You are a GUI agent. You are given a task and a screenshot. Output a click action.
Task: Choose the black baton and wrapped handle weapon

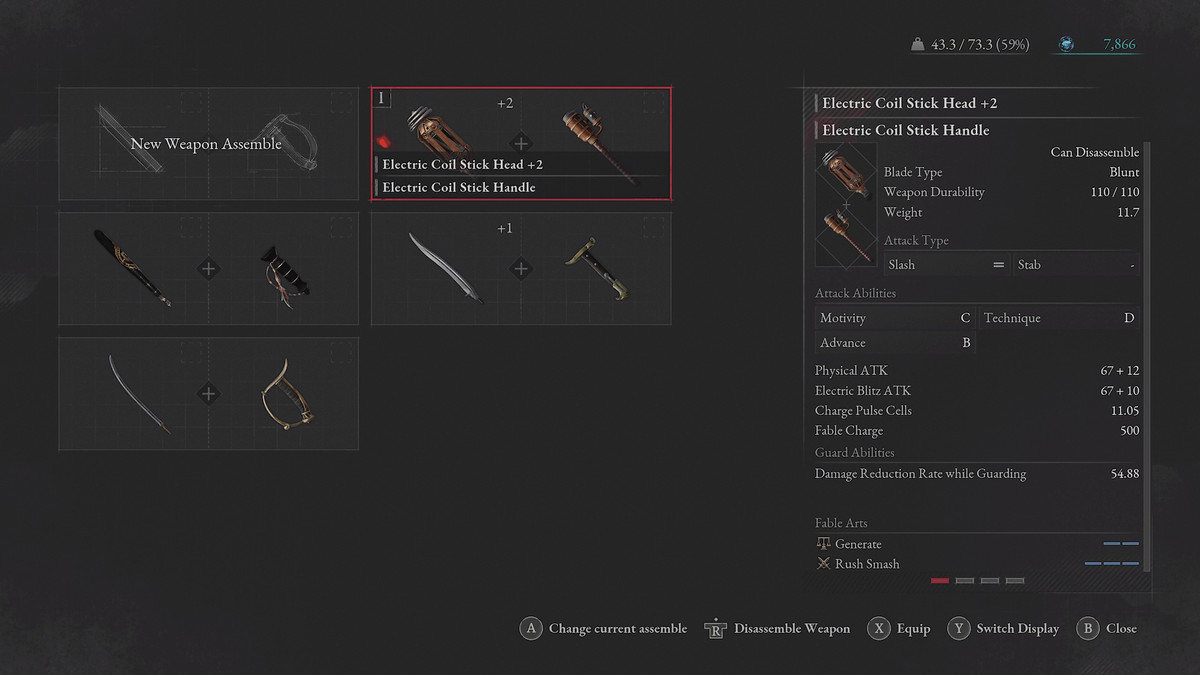pos(208,268)
